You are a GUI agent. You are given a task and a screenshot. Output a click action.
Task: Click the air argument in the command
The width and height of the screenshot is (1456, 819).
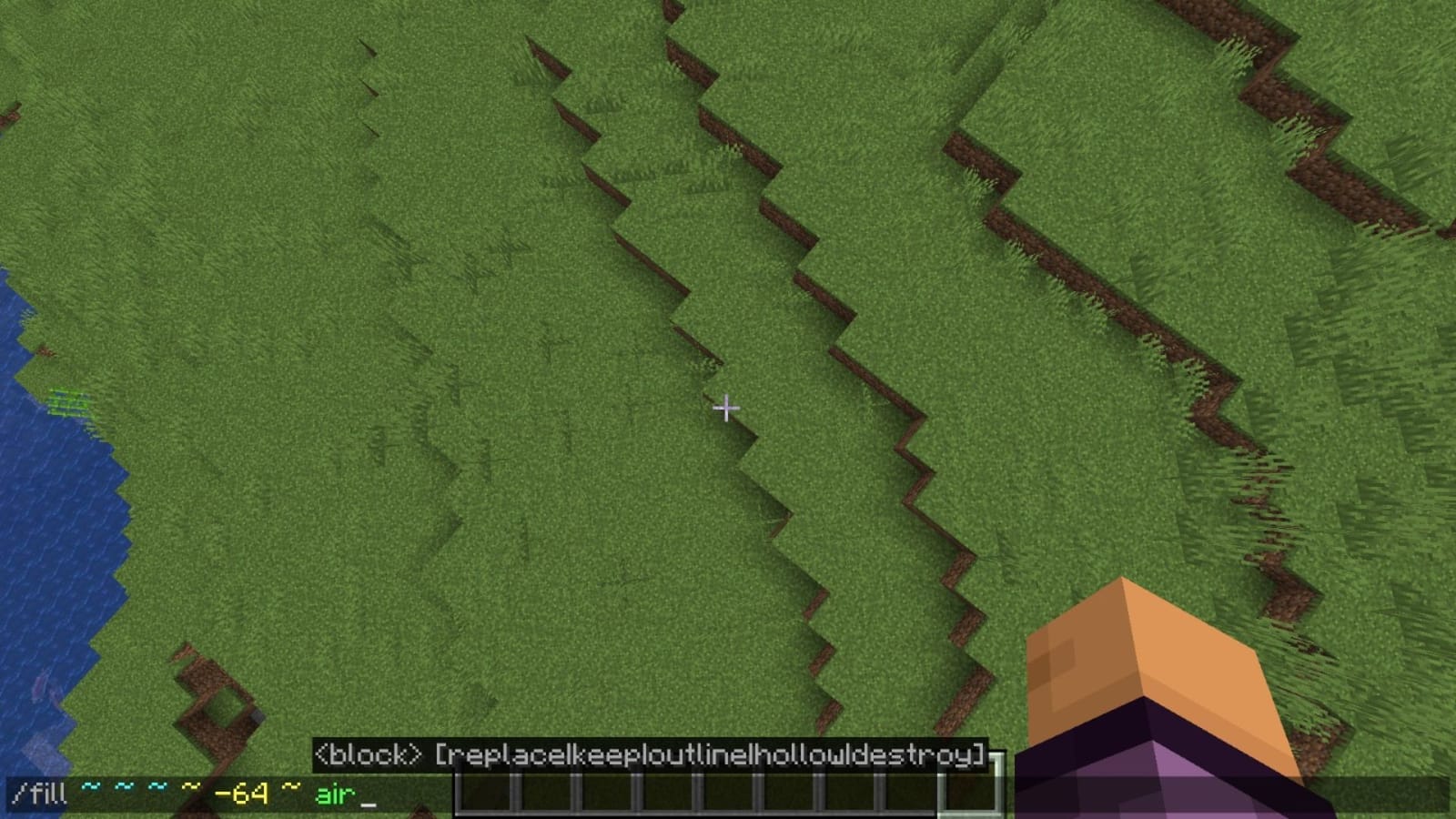(334, 793)
